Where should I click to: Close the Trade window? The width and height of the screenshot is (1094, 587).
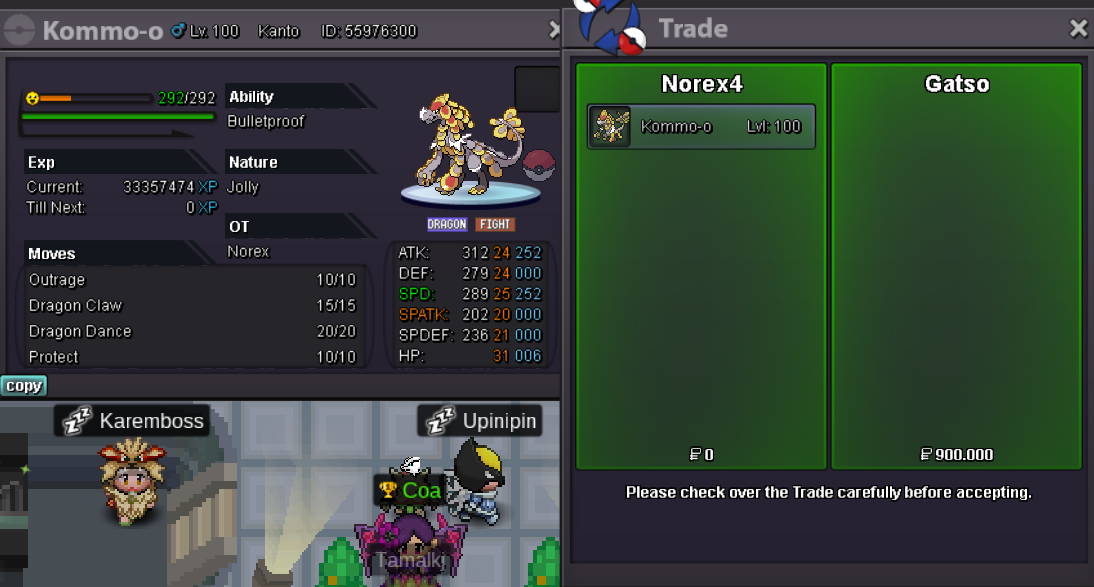1078,29
